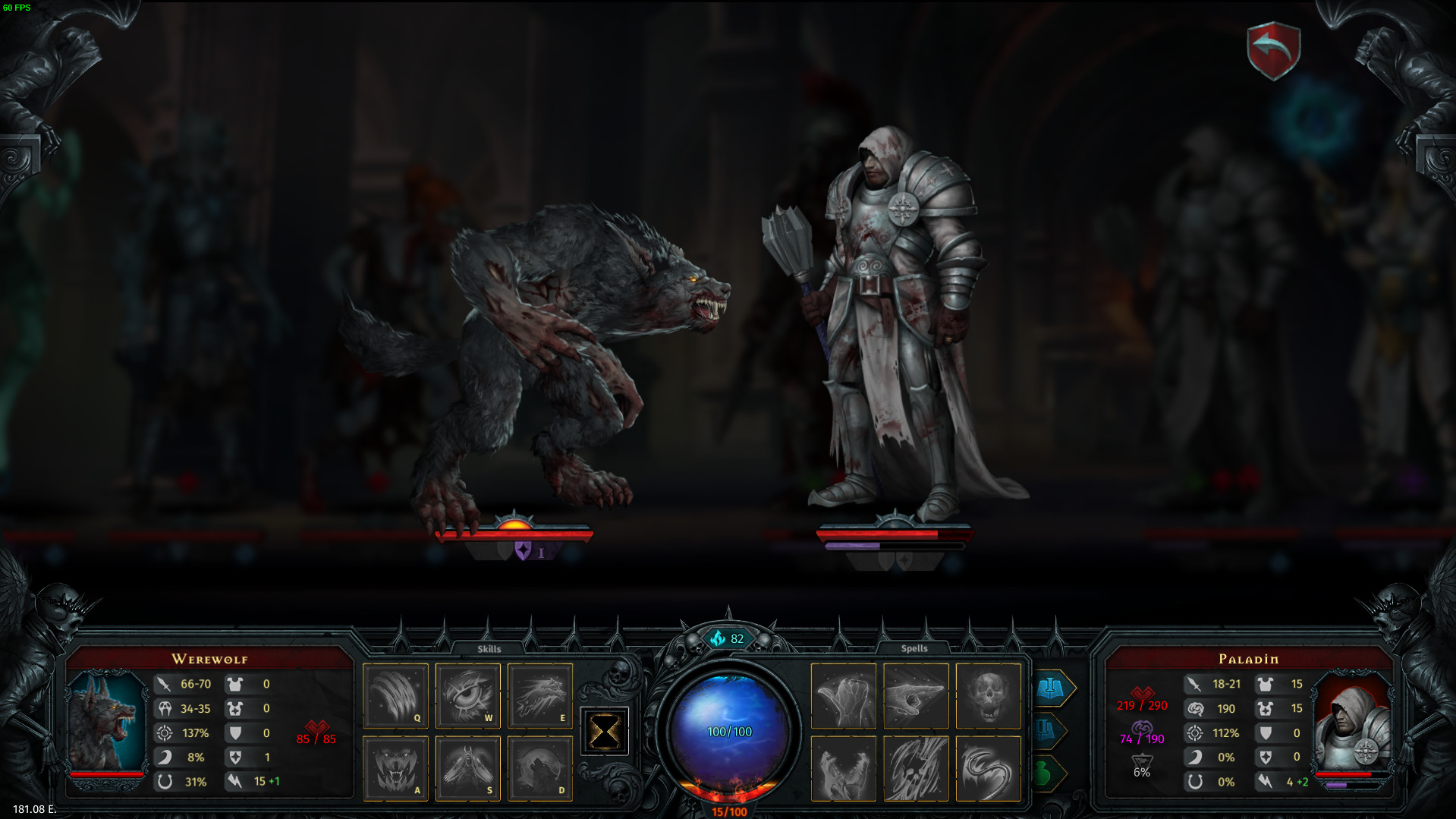1456x819 pixels.
Task: Cast the screaming skull spell
Action: [x=988, y=695]
